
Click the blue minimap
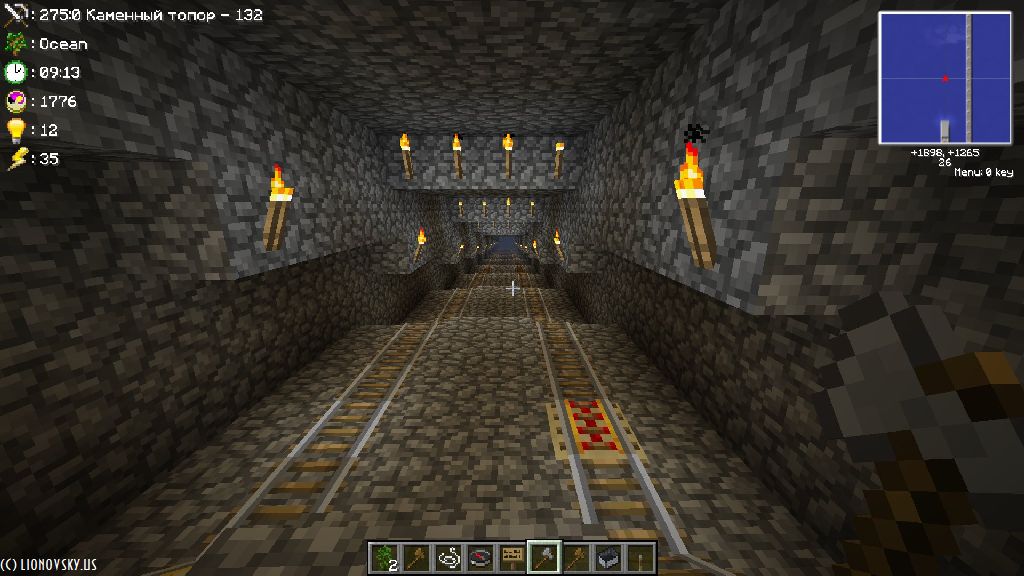tap(944, 78)
